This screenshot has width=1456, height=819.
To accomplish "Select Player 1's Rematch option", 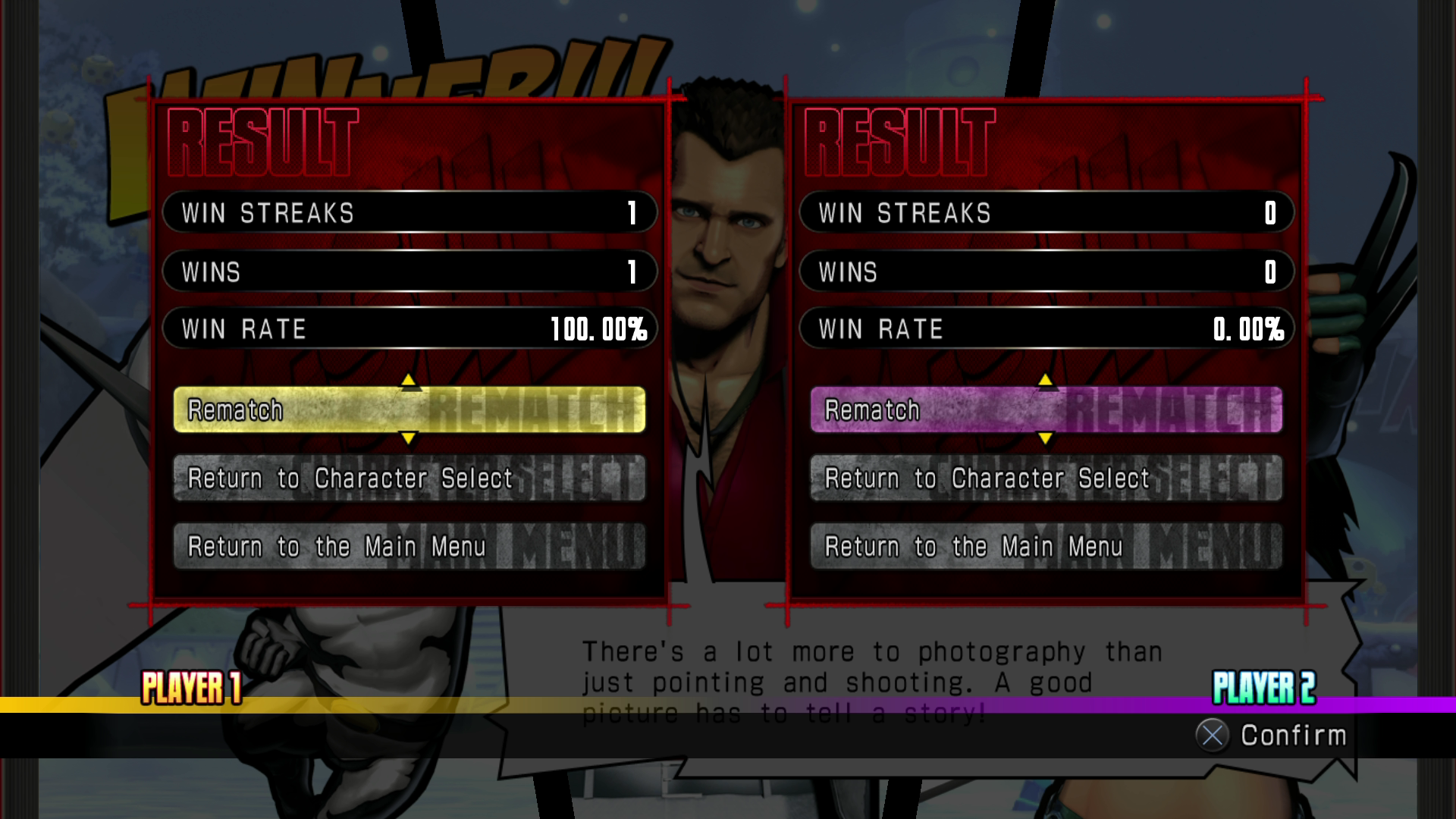I will point(409,410).
